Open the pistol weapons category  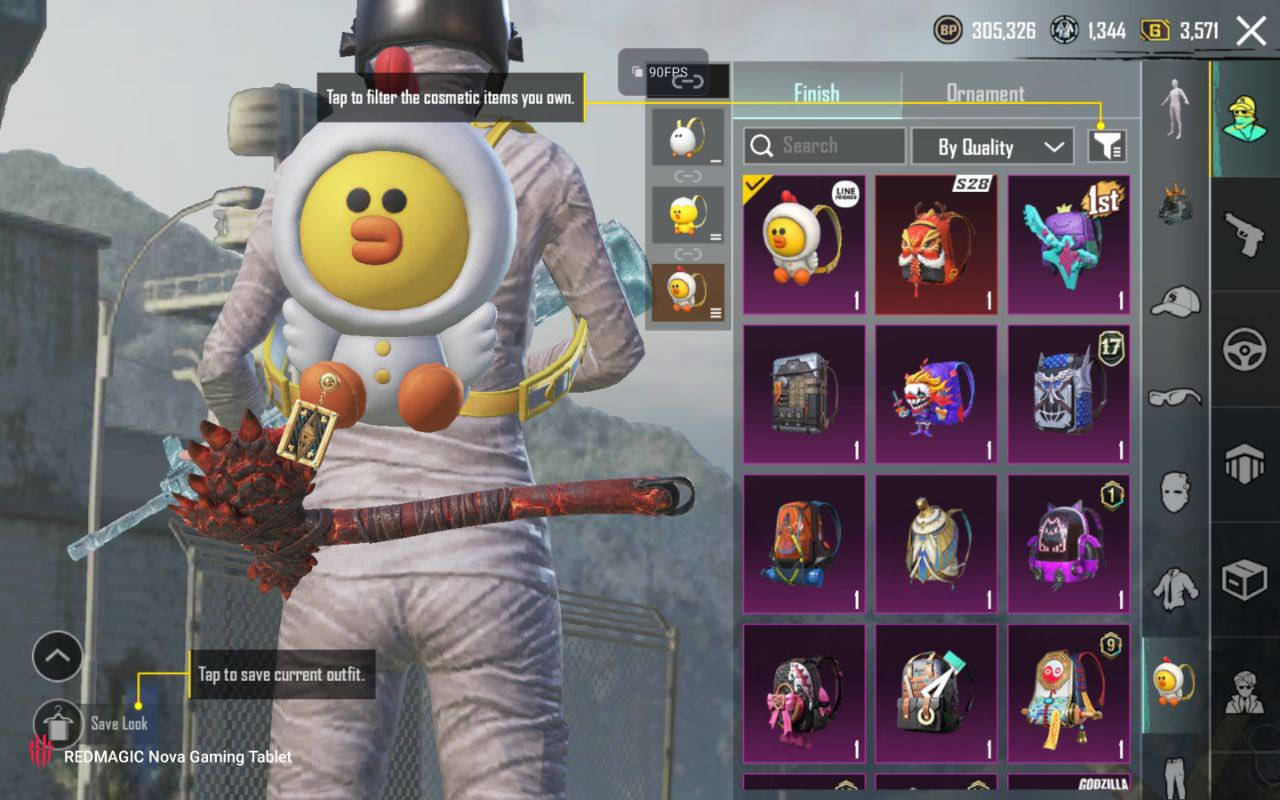(1245, 233)
